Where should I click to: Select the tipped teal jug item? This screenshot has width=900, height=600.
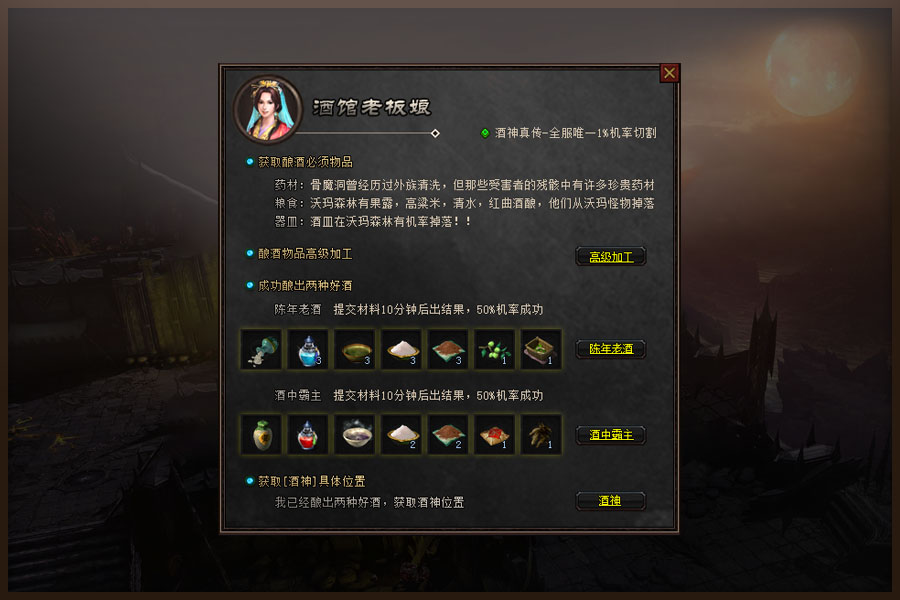click(261, 349)
